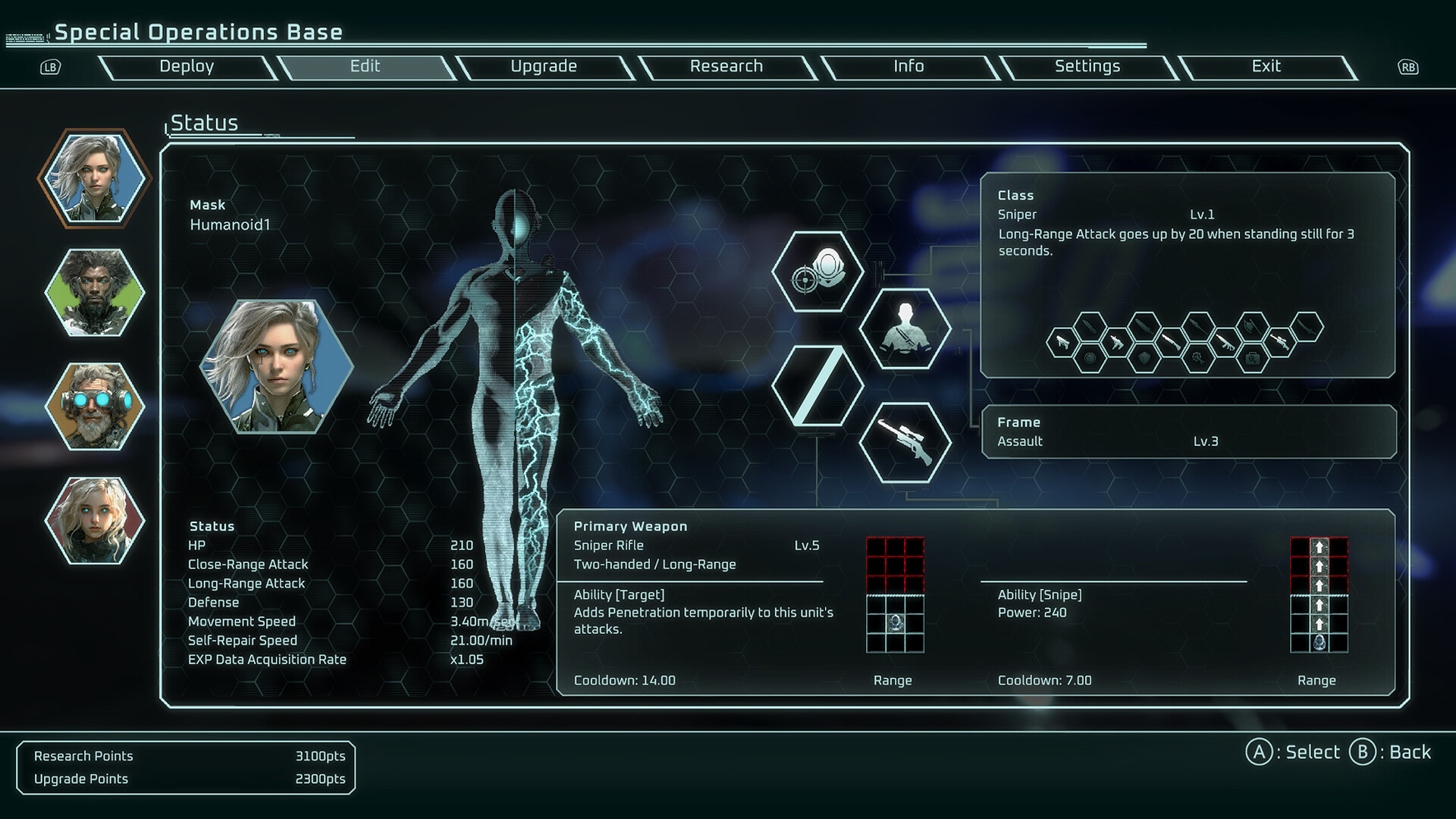Click the shield icon in the weapon grid
The width and height of the screenshot is (1456, 819).
[x=1144, y=359]
